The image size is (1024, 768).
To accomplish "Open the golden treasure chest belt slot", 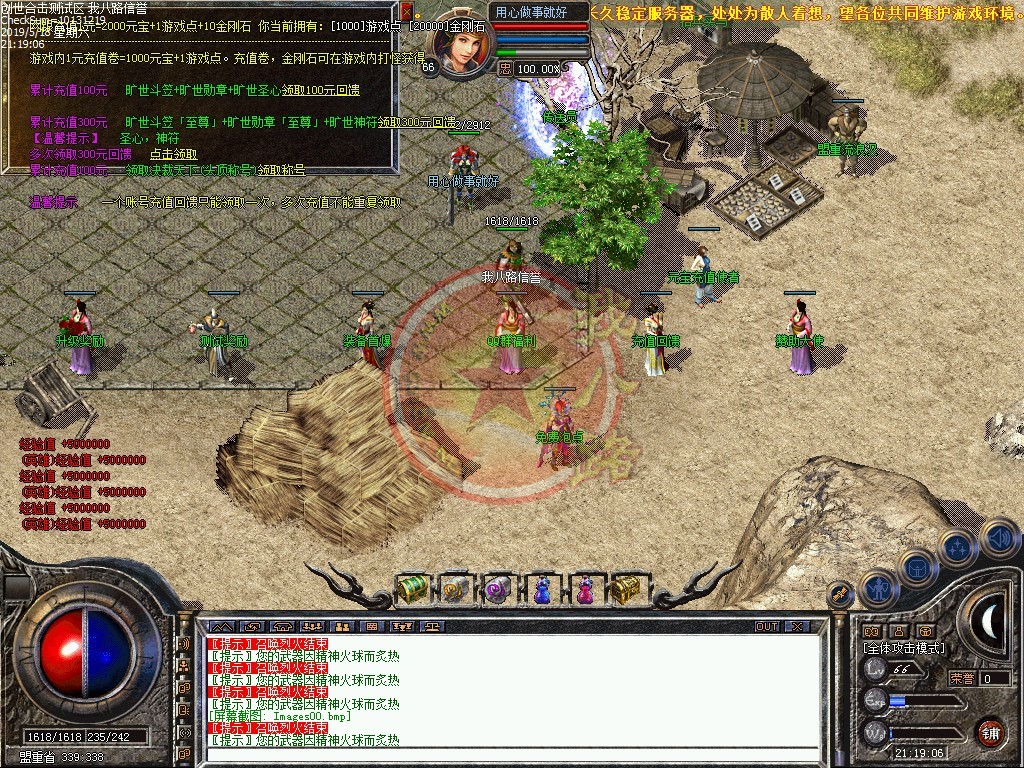I will 627,589.
